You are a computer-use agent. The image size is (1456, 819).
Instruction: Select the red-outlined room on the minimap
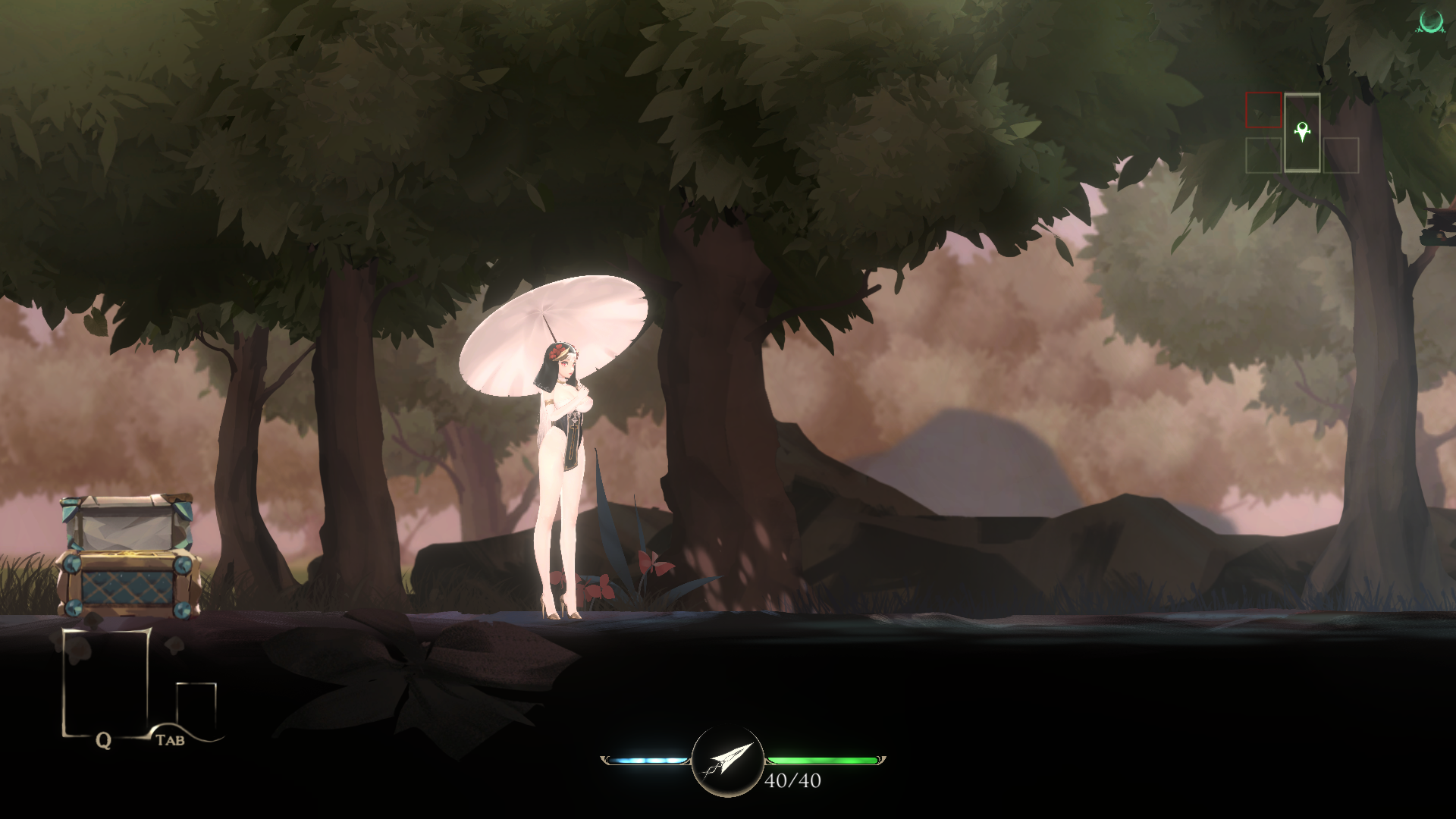(x=1263, y=111)
